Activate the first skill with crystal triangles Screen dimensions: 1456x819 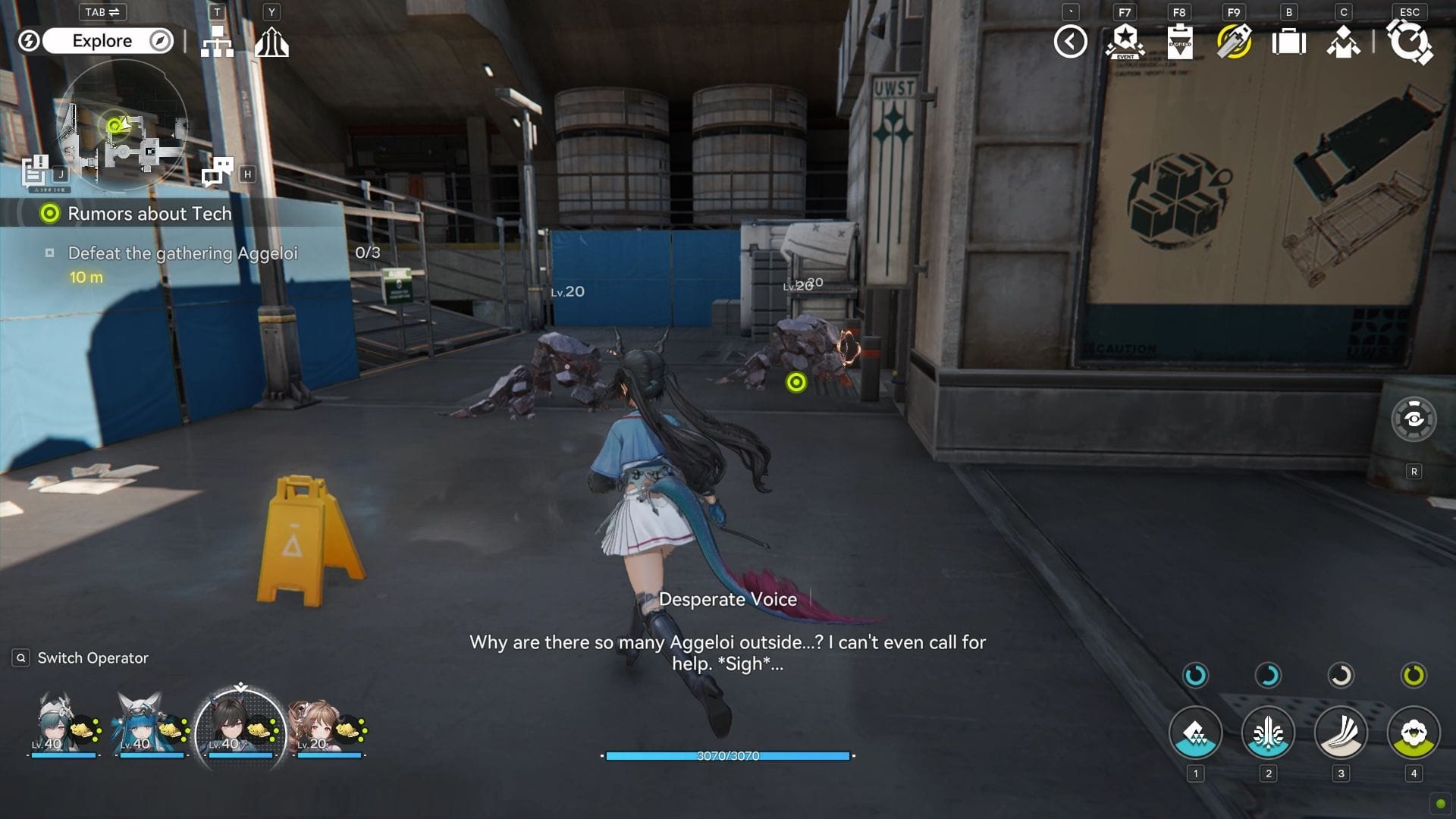1195,733
